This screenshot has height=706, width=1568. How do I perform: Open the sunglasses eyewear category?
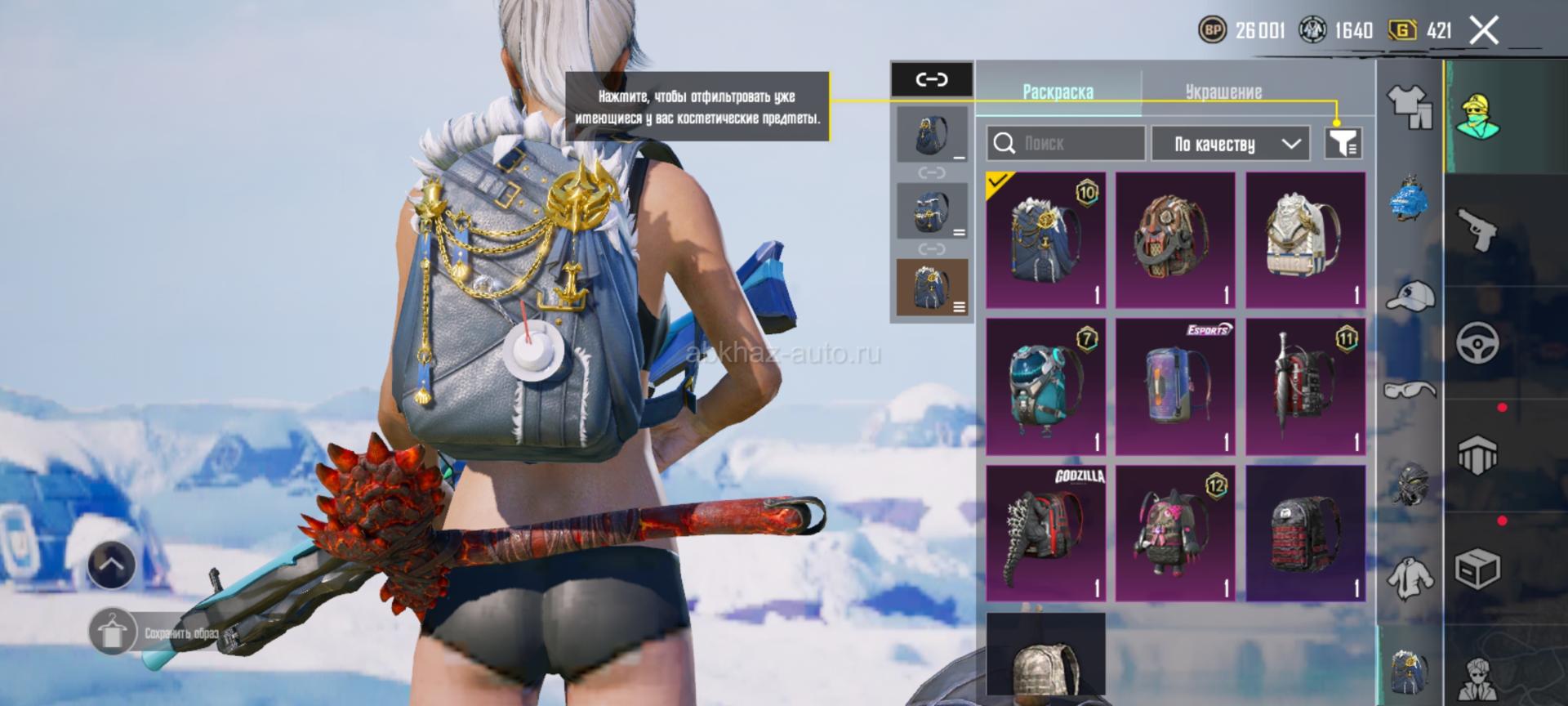(1410, 390)
